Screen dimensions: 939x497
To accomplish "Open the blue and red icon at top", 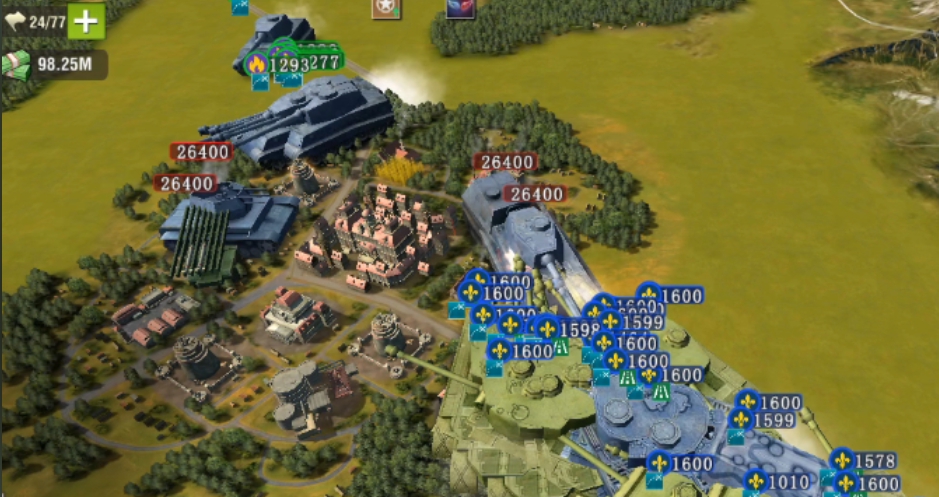I will click(x=460, y=8).
